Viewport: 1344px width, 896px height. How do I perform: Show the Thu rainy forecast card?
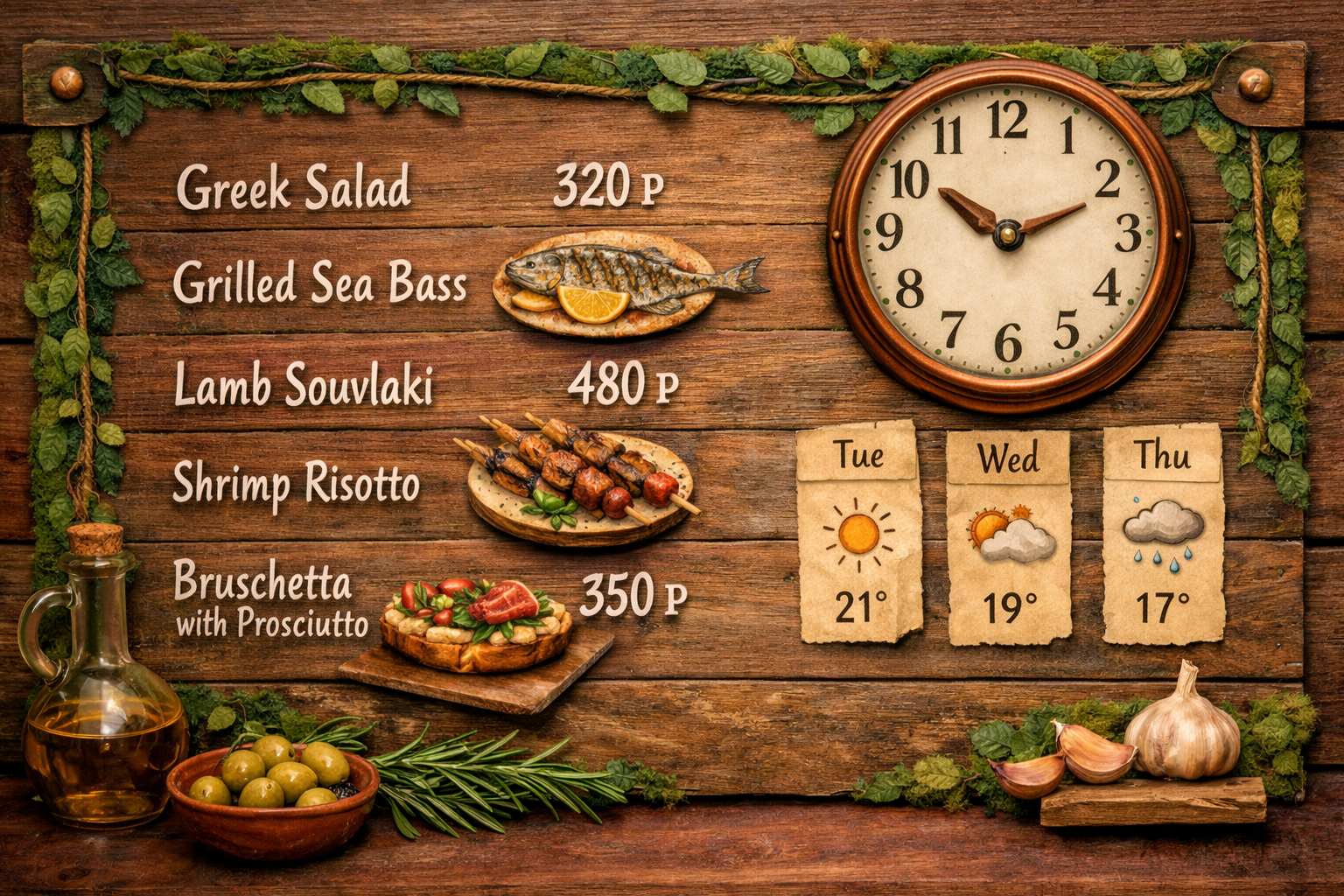(x=1163, y=534)
